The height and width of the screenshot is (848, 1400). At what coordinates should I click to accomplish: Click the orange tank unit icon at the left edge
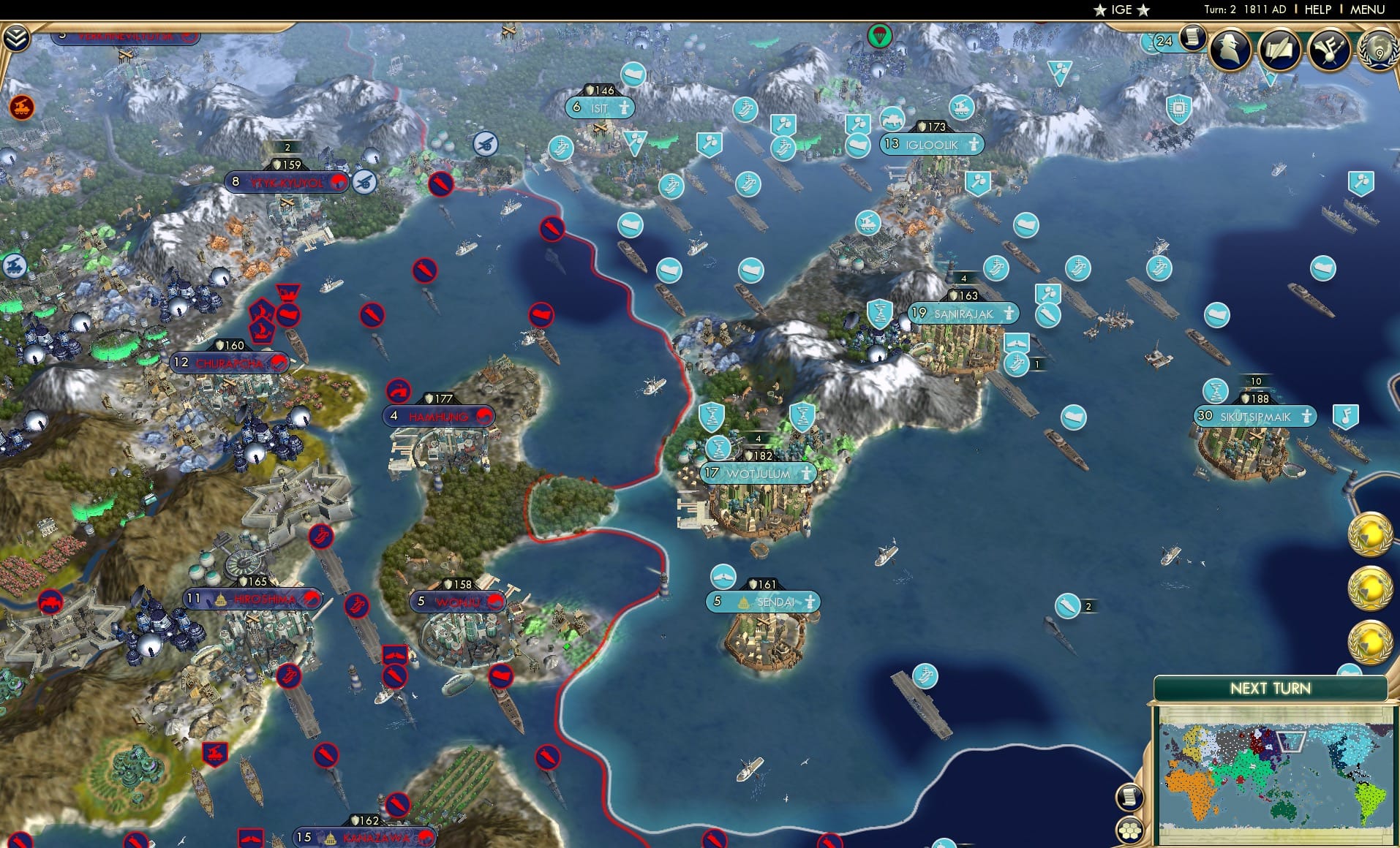tap(22, 107)
